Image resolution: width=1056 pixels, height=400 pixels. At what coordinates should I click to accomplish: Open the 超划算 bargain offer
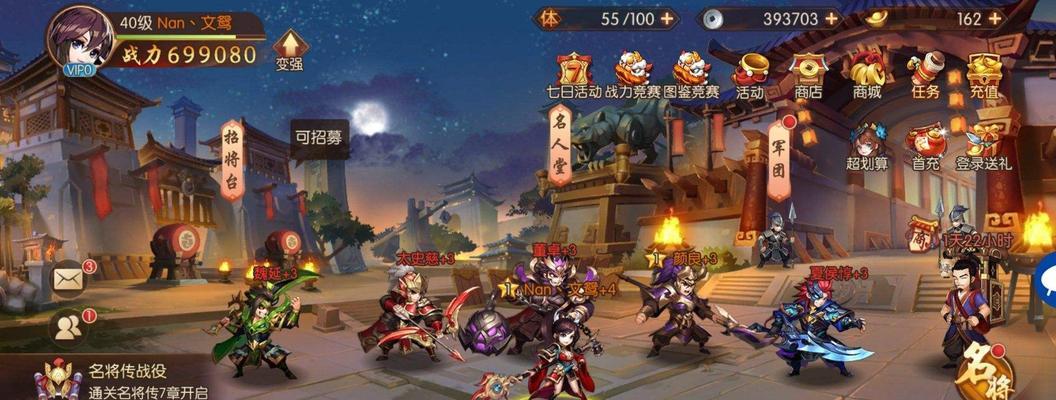(868, 147)
